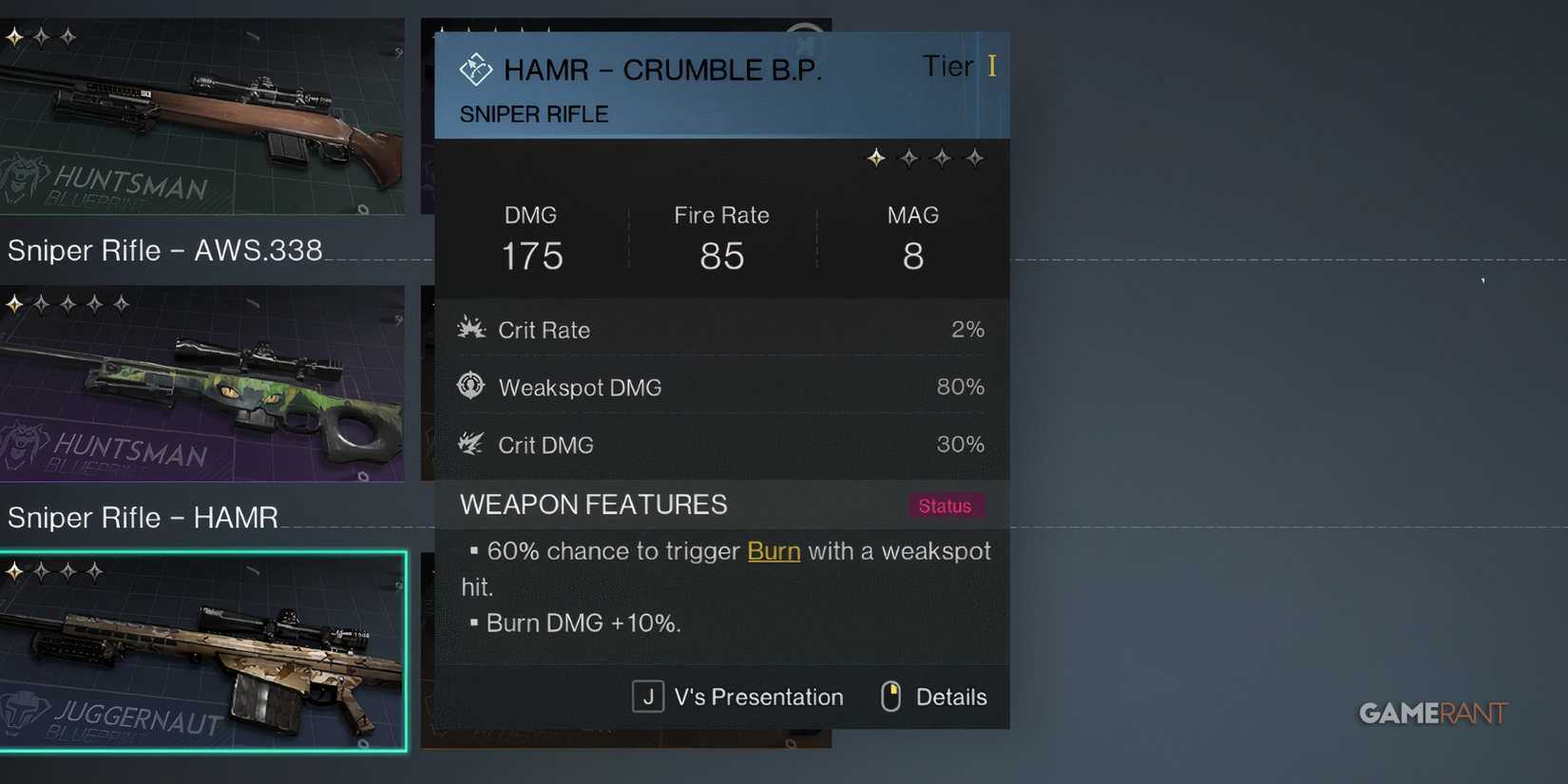Click the Status tag in Weapon Features

point(947,506)
